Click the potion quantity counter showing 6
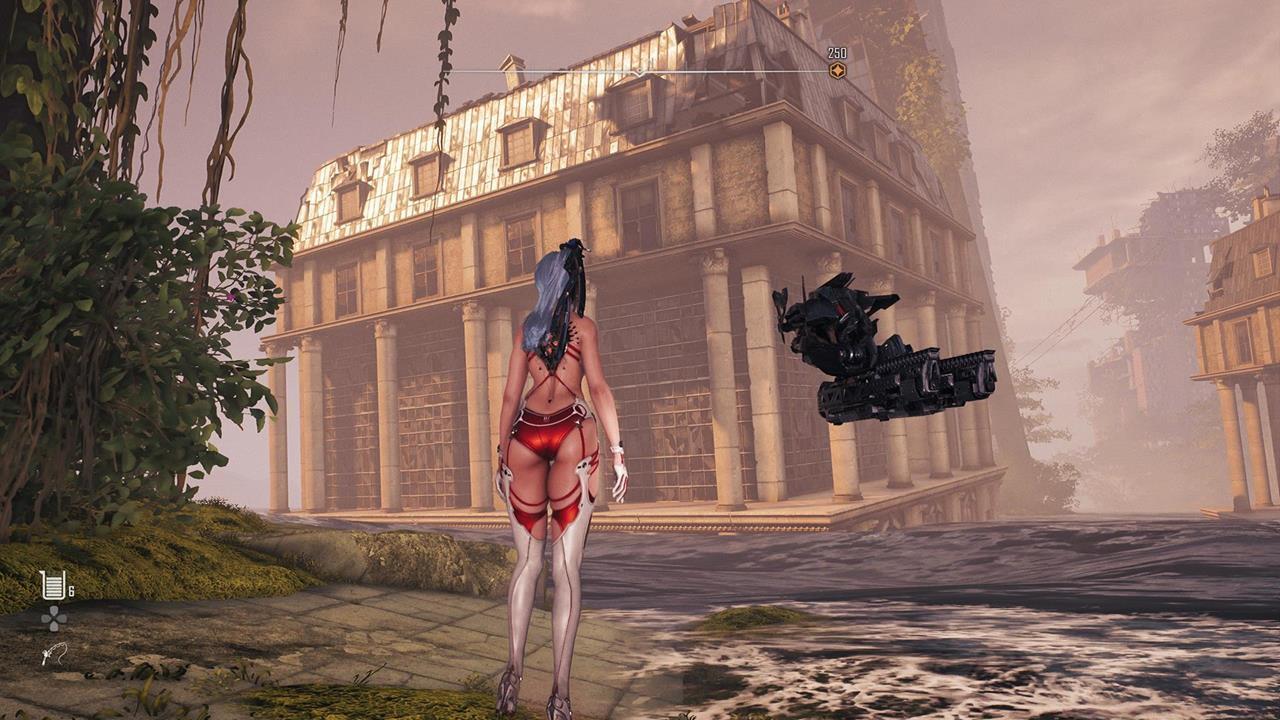This screenshot has width=1280, height=720. [70, 589]
